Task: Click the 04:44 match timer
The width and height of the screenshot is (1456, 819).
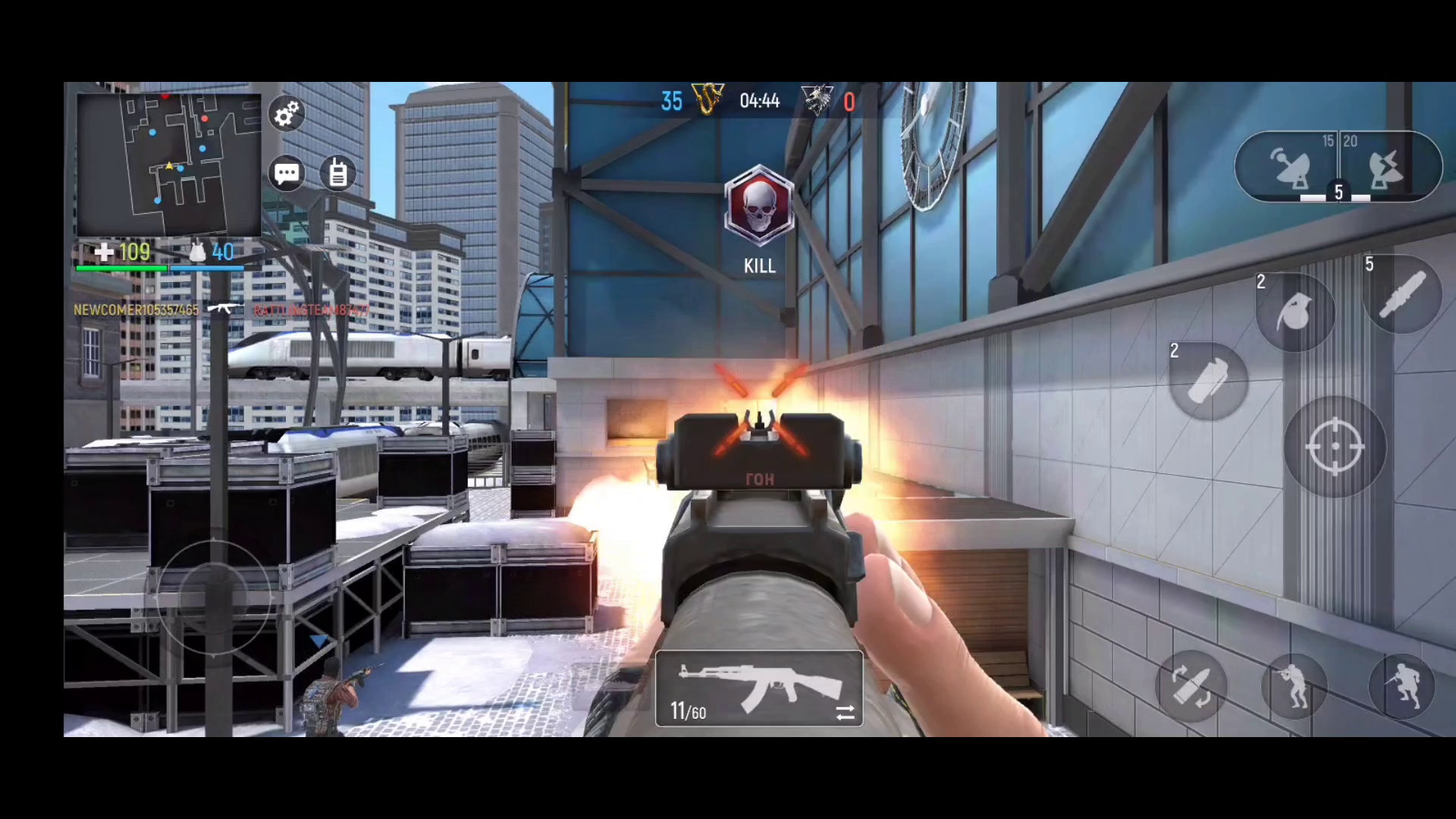Action: point(761,101)
